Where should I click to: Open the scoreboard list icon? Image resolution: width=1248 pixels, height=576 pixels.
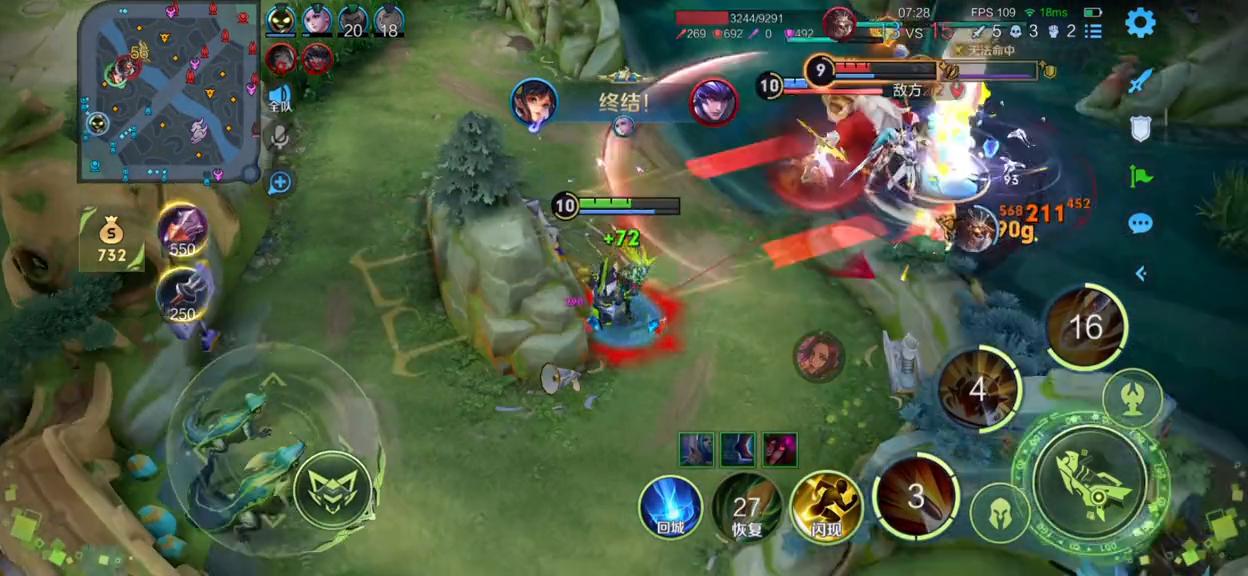(x=1093, y=31)
